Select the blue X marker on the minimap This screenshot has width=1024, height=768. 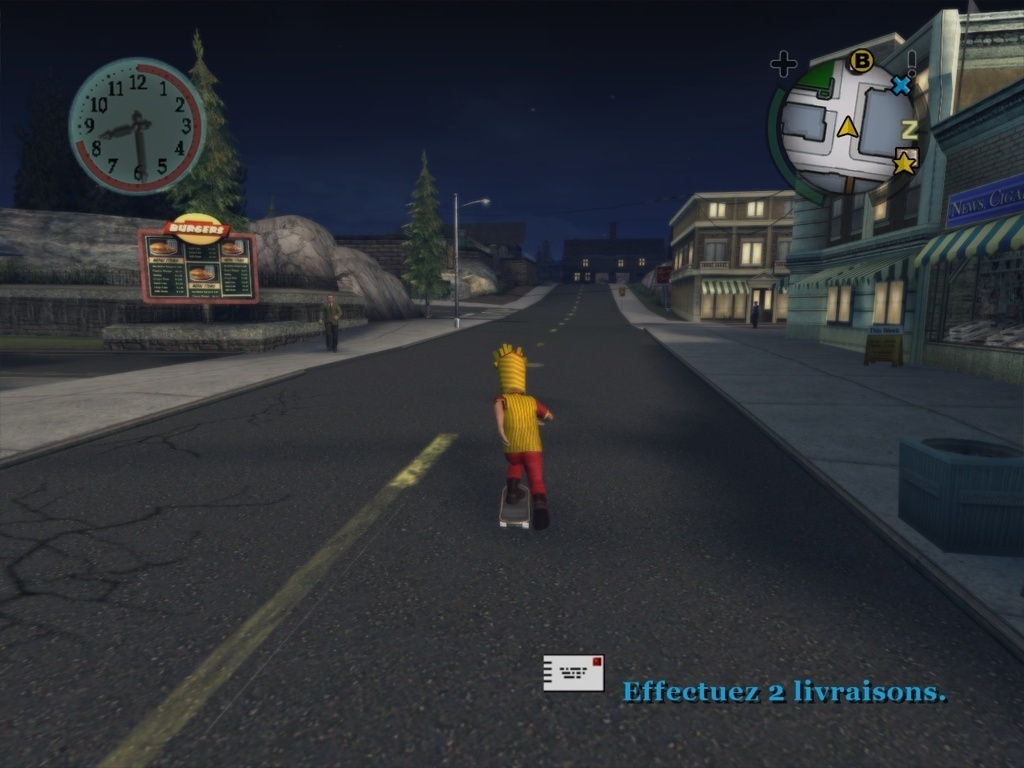click(x=901, y=85)
